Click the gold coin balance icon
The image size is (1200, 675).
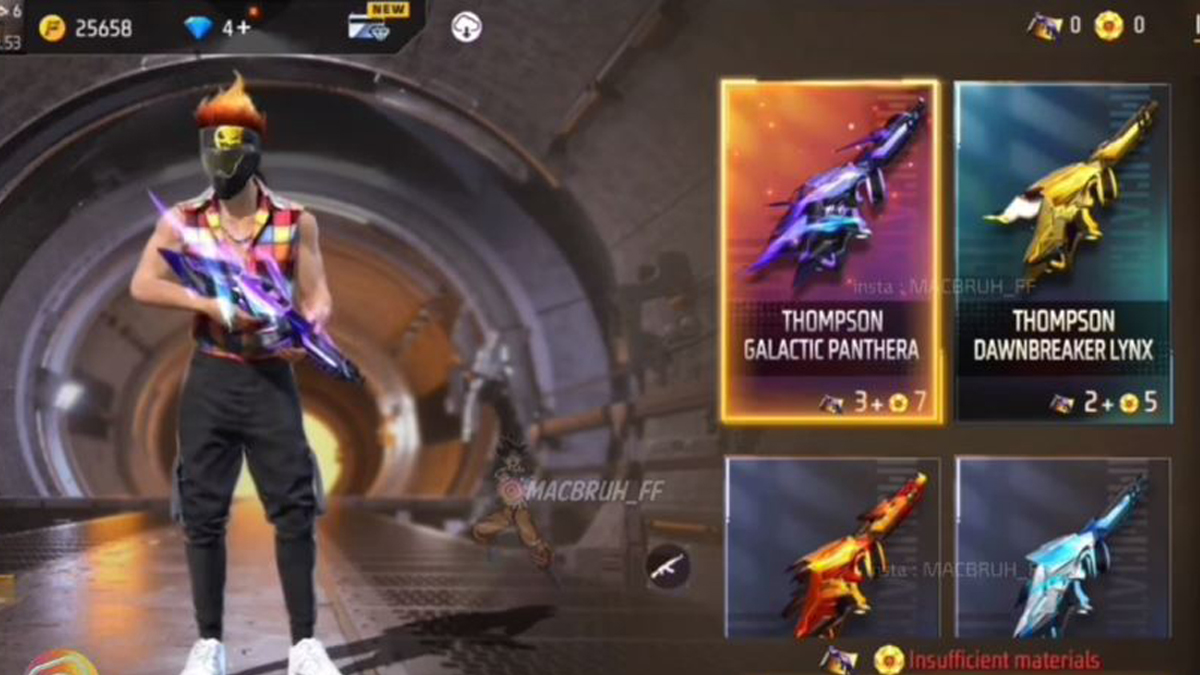[53, 27]
